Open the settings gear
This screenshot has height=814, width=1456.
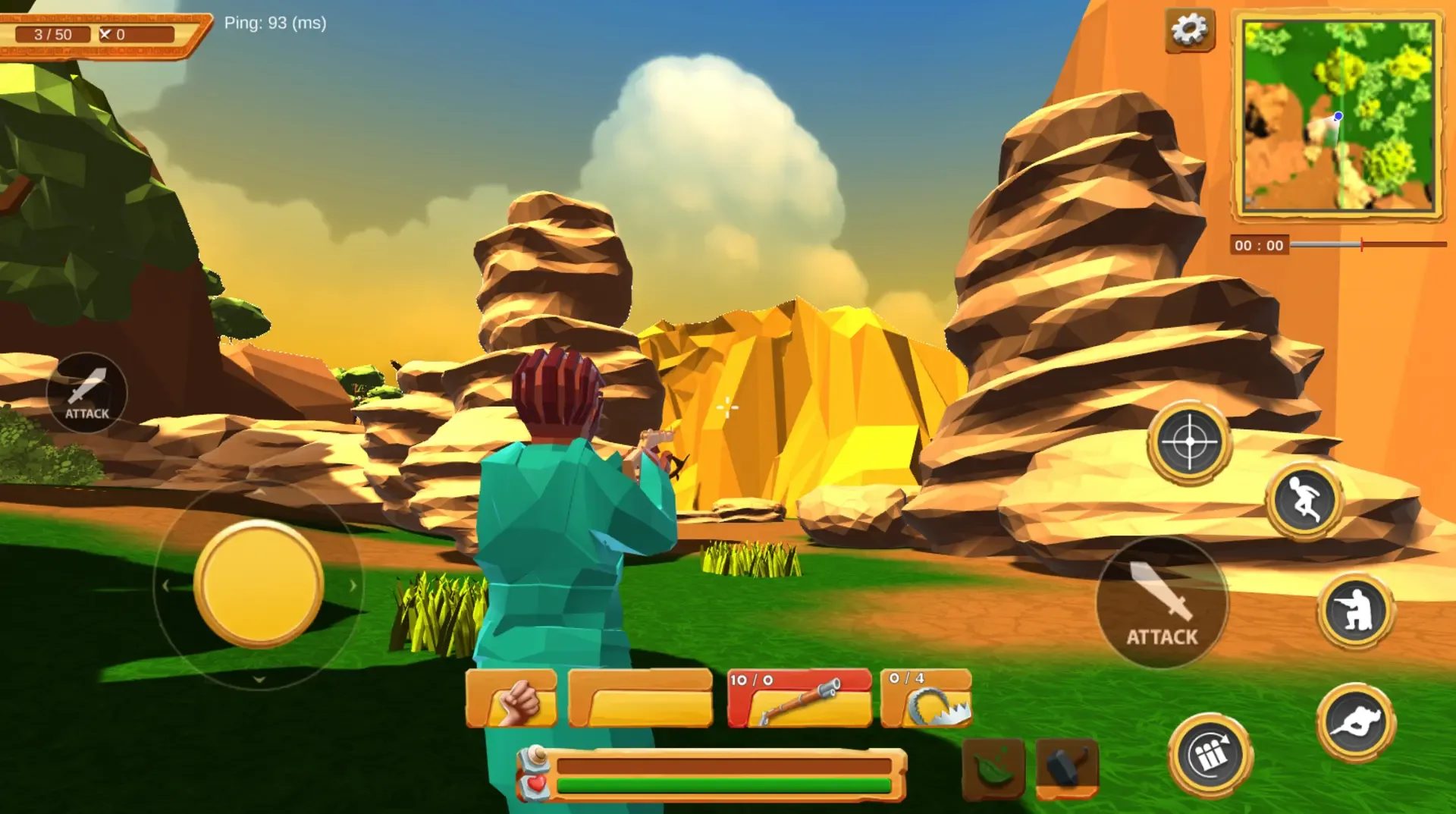point(1188,30)
